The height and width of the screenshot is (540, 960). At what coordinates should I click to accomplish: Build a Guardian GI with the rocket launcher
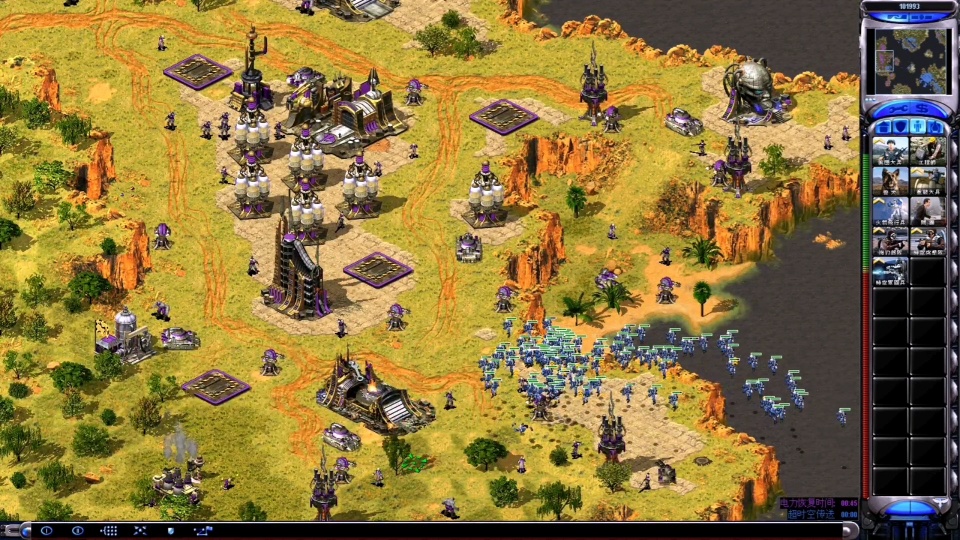pyautogui.click(x=927, y=181)
